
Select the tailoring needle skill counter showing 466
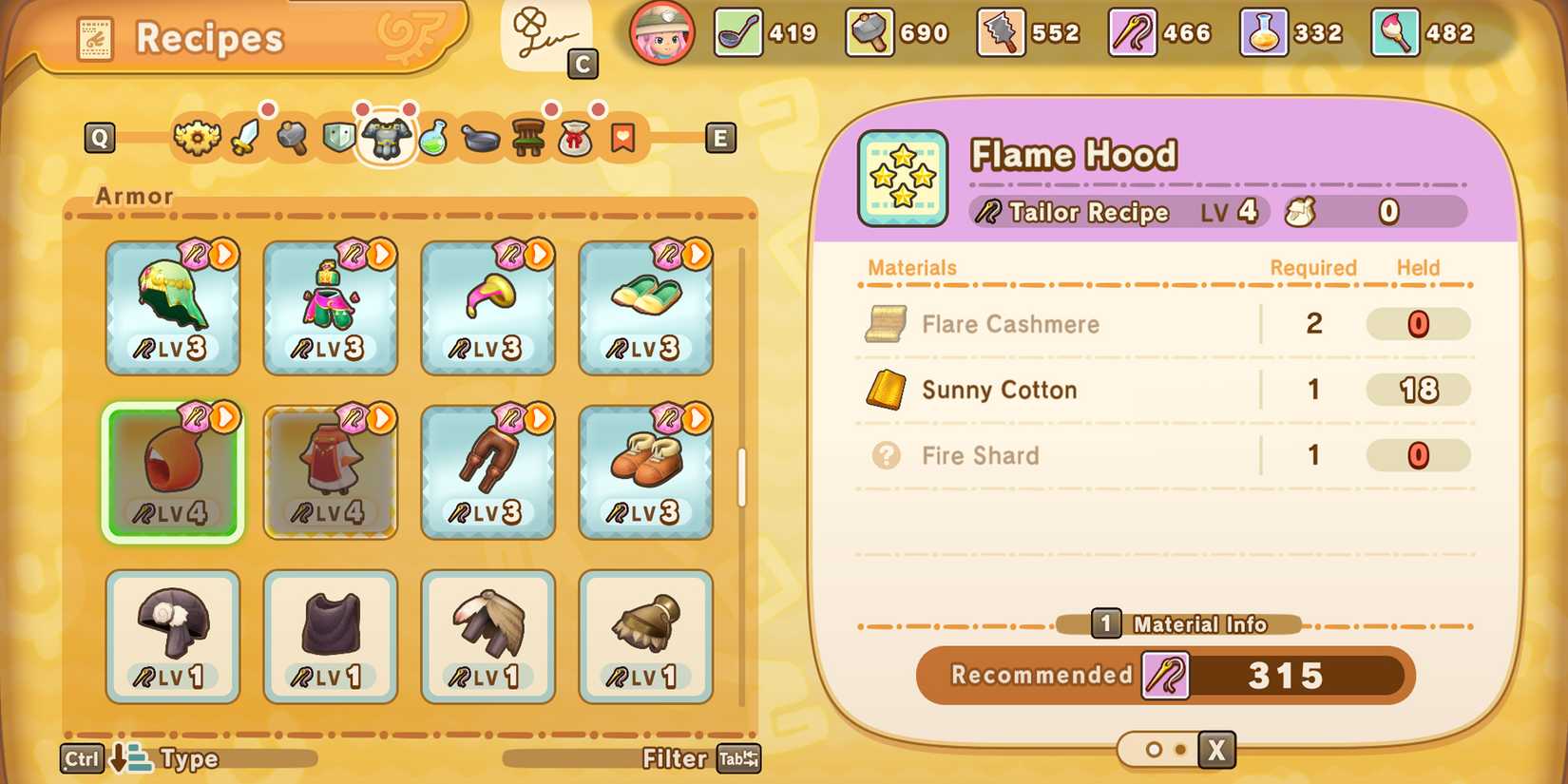[1133, 32]
